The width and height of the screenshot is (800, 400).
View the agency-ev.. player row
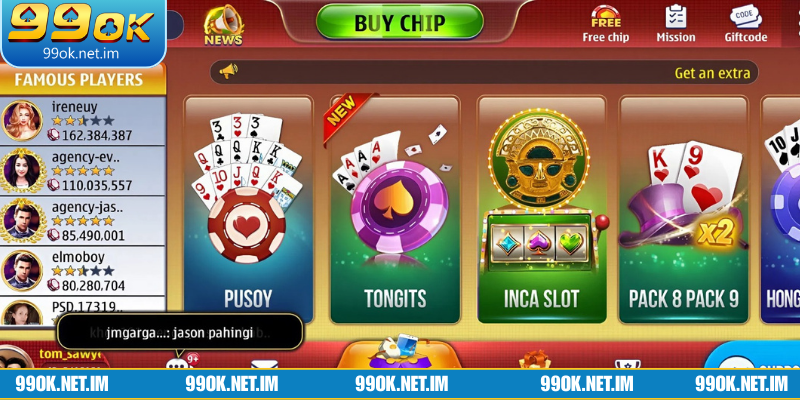click(x=83, y=171)
